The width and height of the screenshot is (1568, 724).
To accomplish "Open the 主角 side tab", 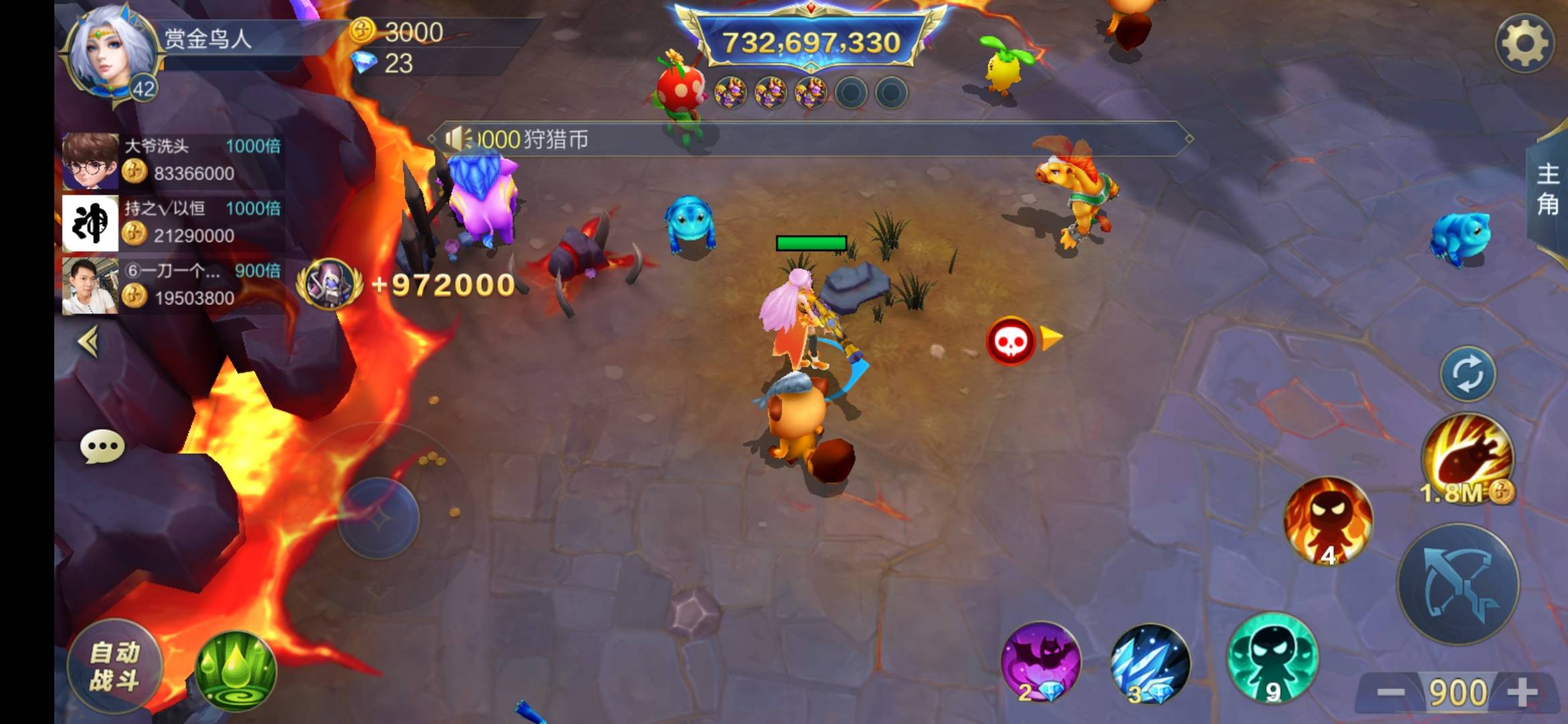I will point(1548,189).
